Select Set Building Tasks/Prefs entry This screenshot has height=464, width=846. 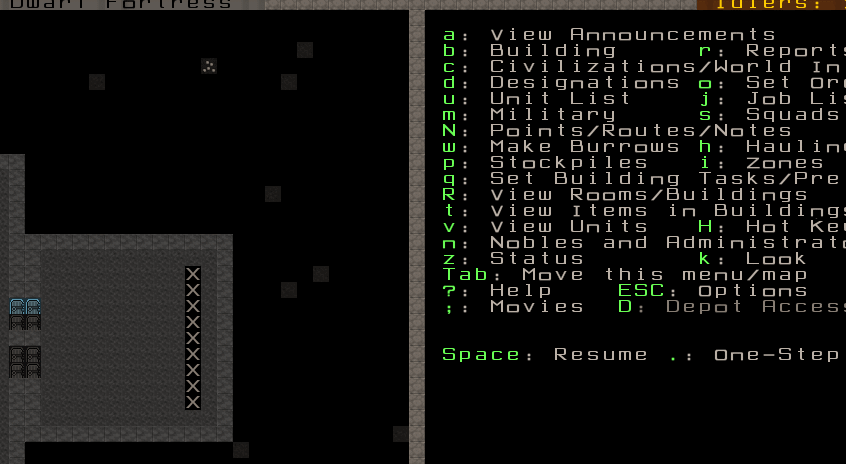pos(664,179)
